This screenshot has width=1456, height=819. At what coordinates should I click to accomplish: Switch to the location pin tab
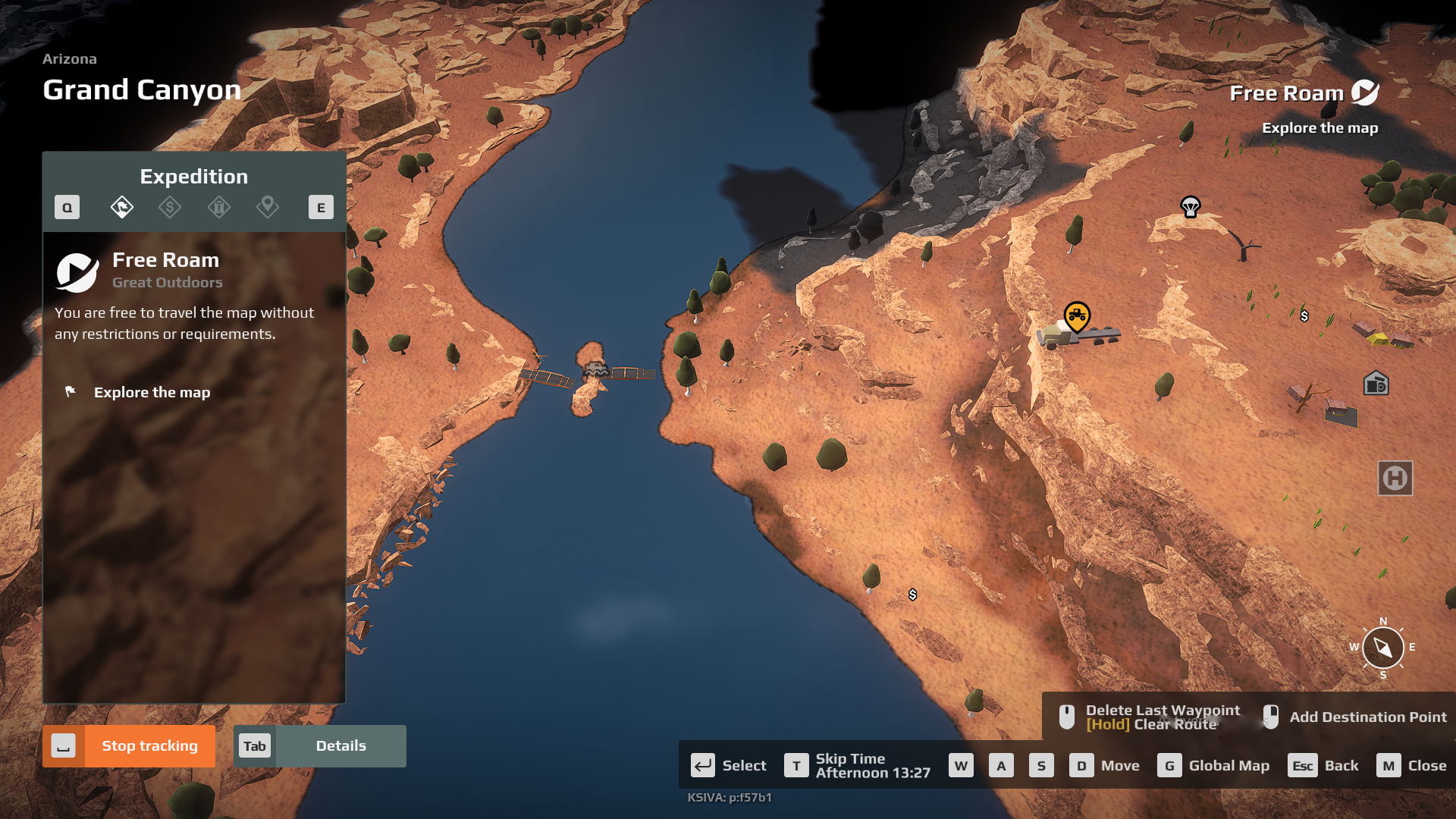tap(268, 207)
